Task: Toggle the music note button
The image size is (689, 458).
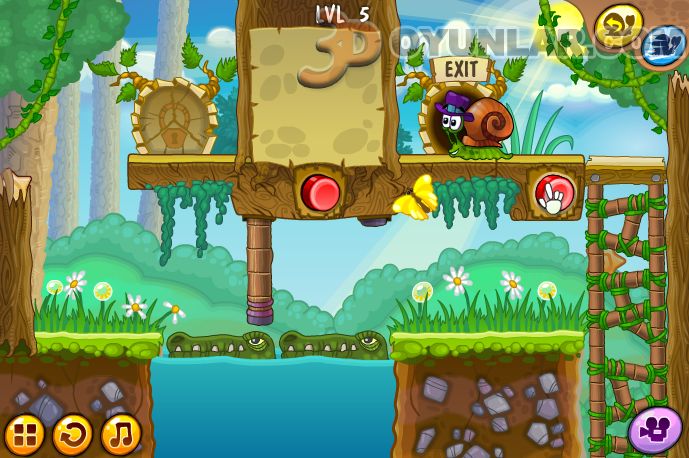Action: (120, 434)
